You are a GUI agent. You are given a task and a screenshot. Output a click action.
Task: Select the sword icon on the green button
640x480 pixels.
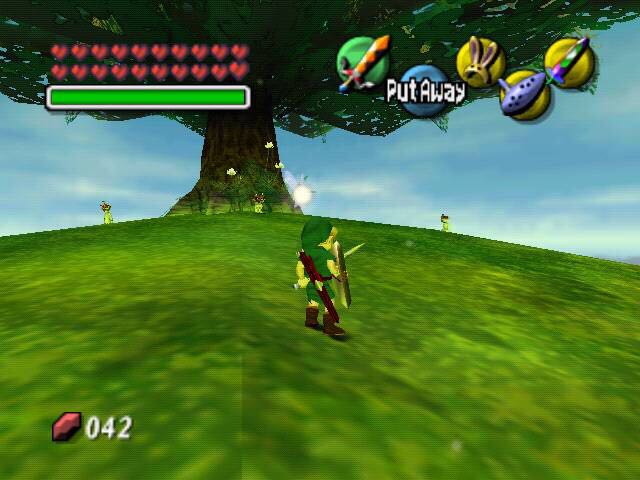click(x=362, y=64)
